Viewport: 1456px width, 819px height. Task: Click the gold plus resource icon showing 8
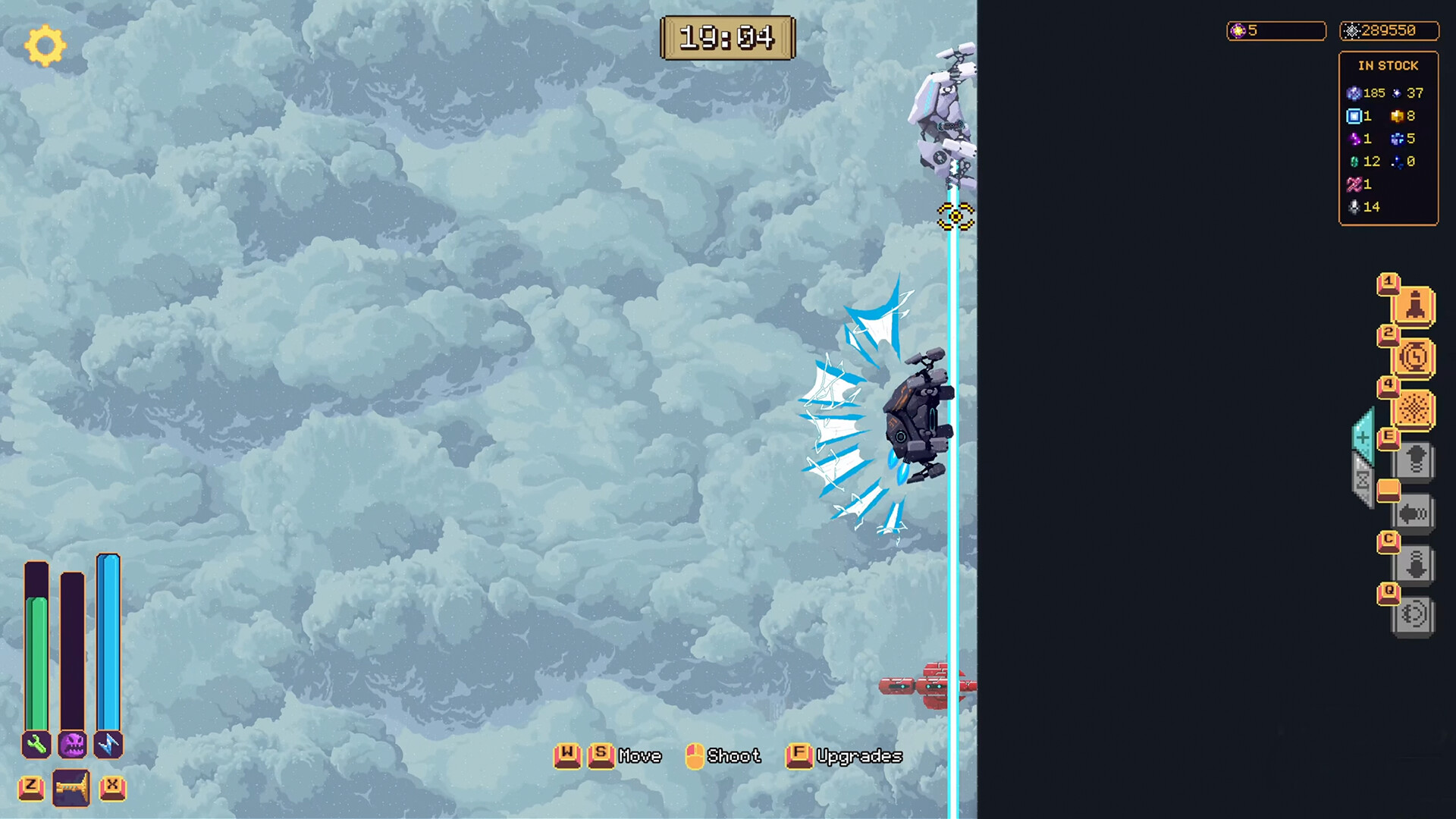pos(1398,116)
